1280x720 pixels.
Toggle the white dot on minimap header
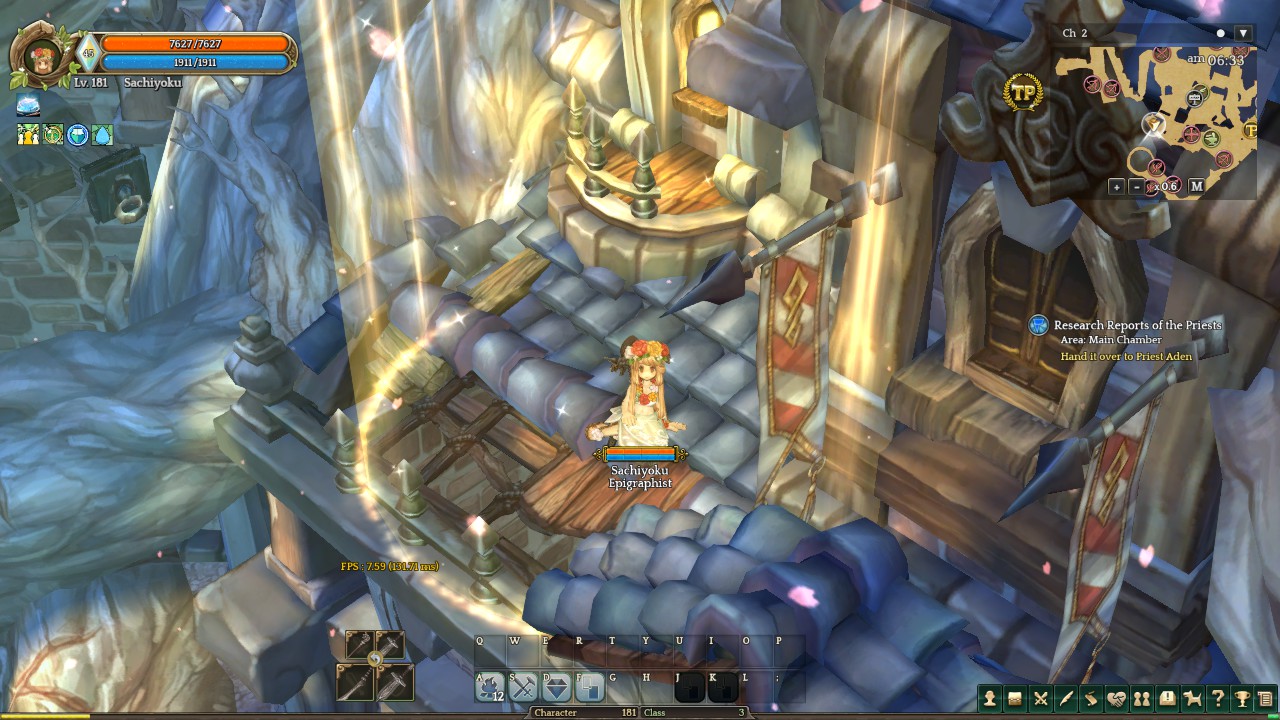click(1221, 33)
